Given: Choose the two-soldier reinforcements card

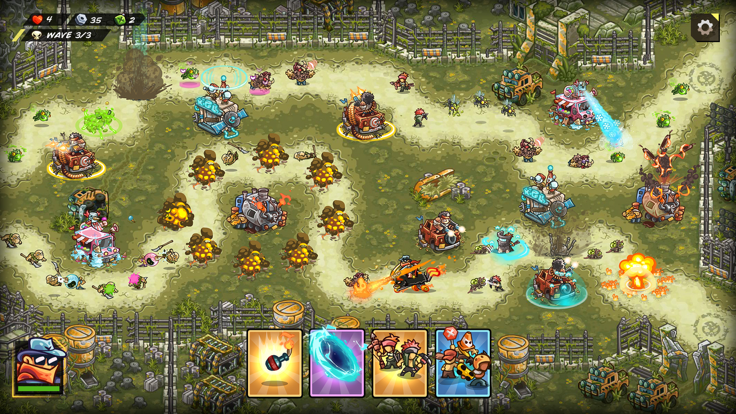Looking at the screenshot, I should point(400,363).
